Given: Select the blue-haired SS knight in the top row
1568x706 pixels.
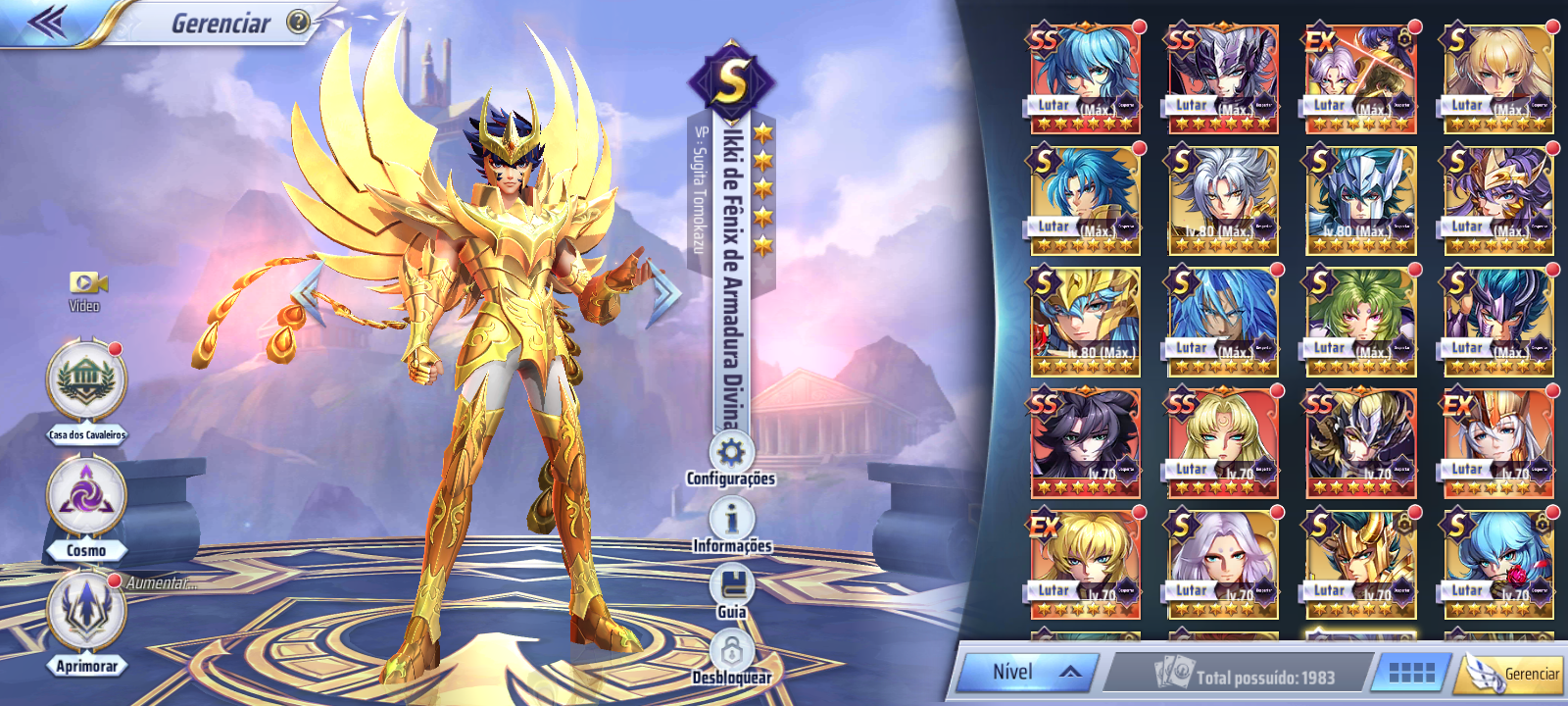Looking at the screenshot, I should (x=1085, y=78).
